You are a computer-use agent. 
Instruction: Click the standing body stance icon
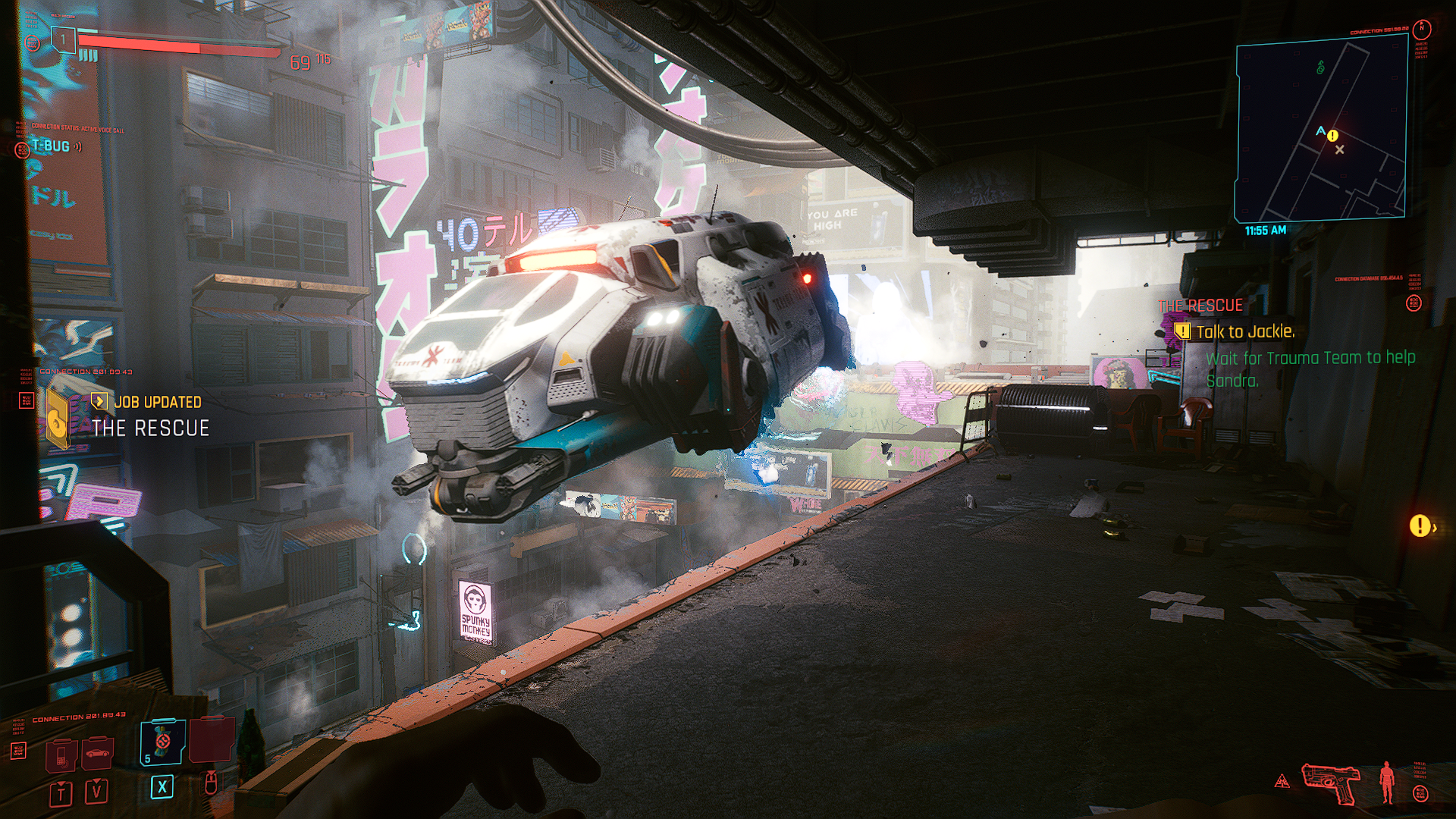pyautogui.click(x=1387, y=782)
